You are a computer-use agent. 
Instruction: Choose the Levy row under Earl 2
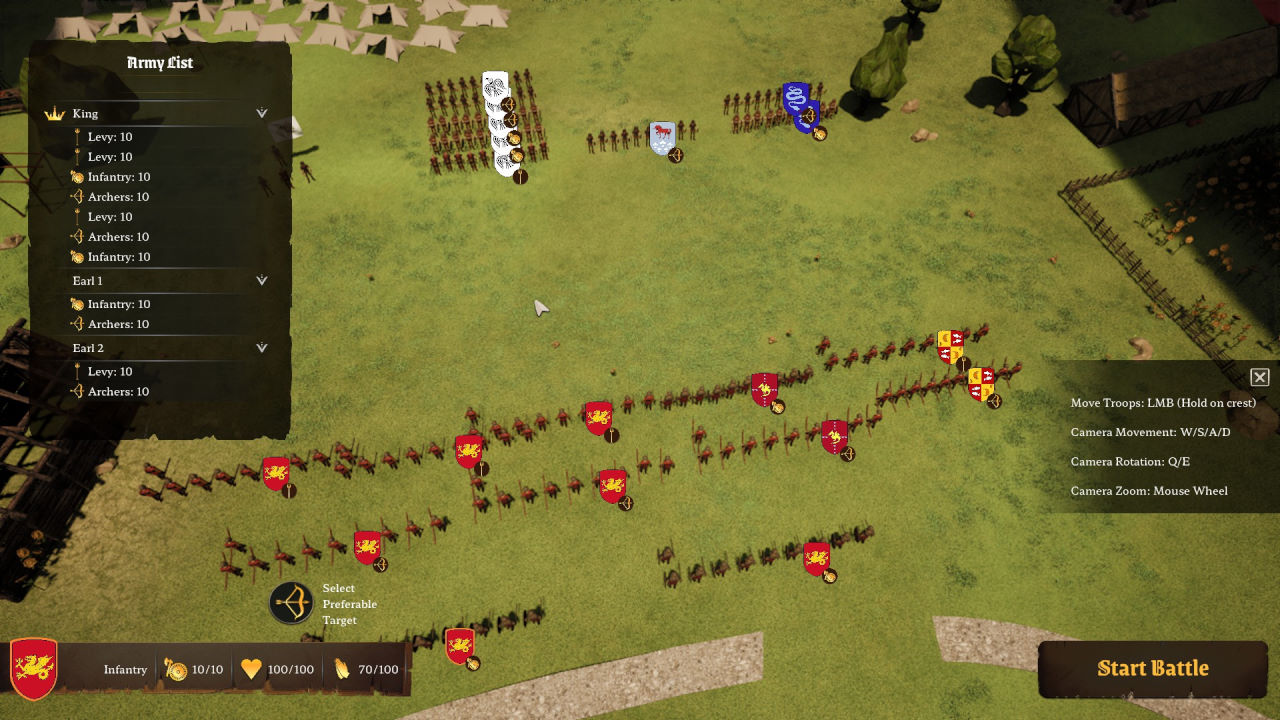[110, 371]
